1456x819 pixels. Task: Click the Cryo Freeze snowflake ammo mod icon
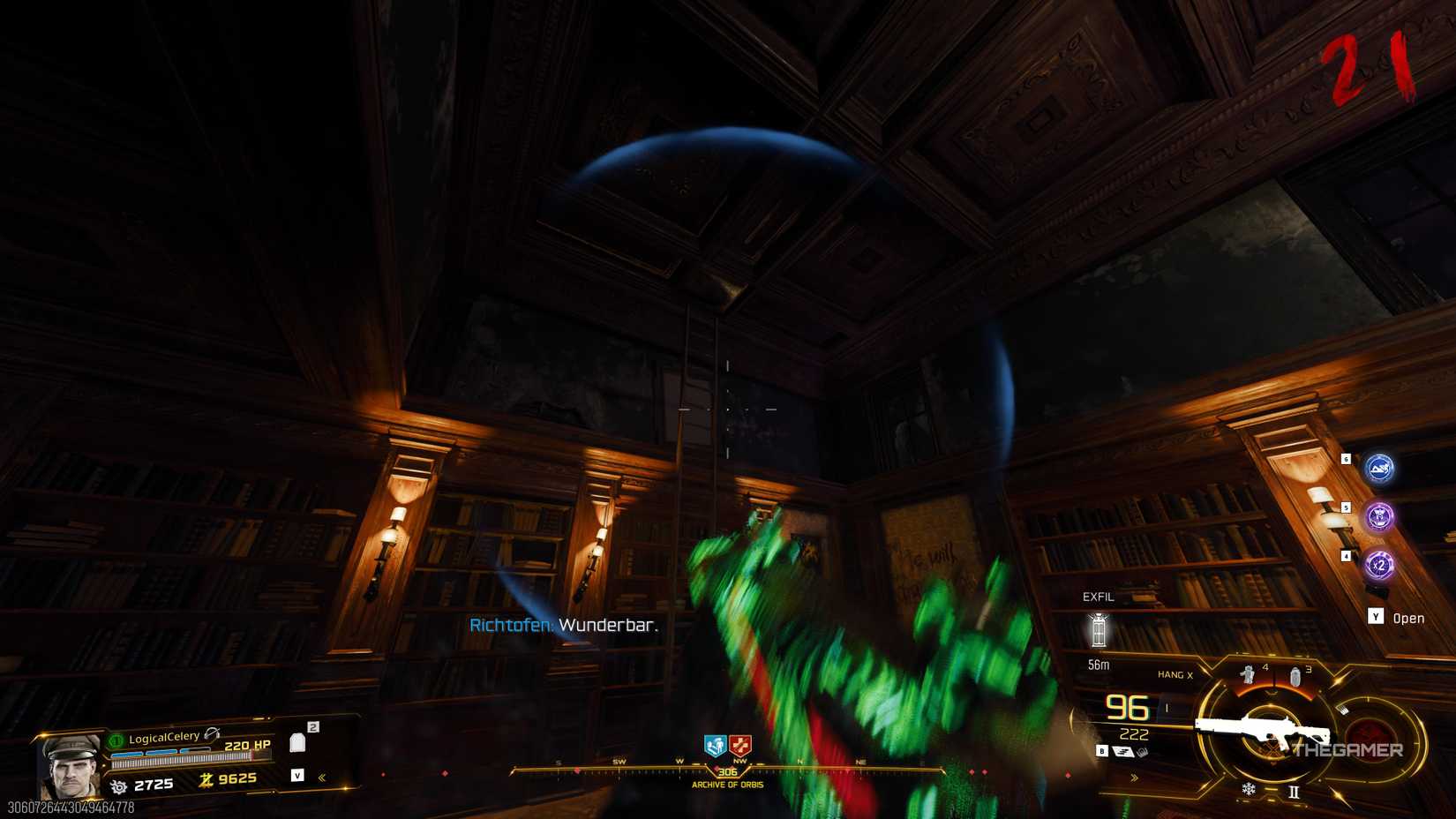coord(1248,789)
